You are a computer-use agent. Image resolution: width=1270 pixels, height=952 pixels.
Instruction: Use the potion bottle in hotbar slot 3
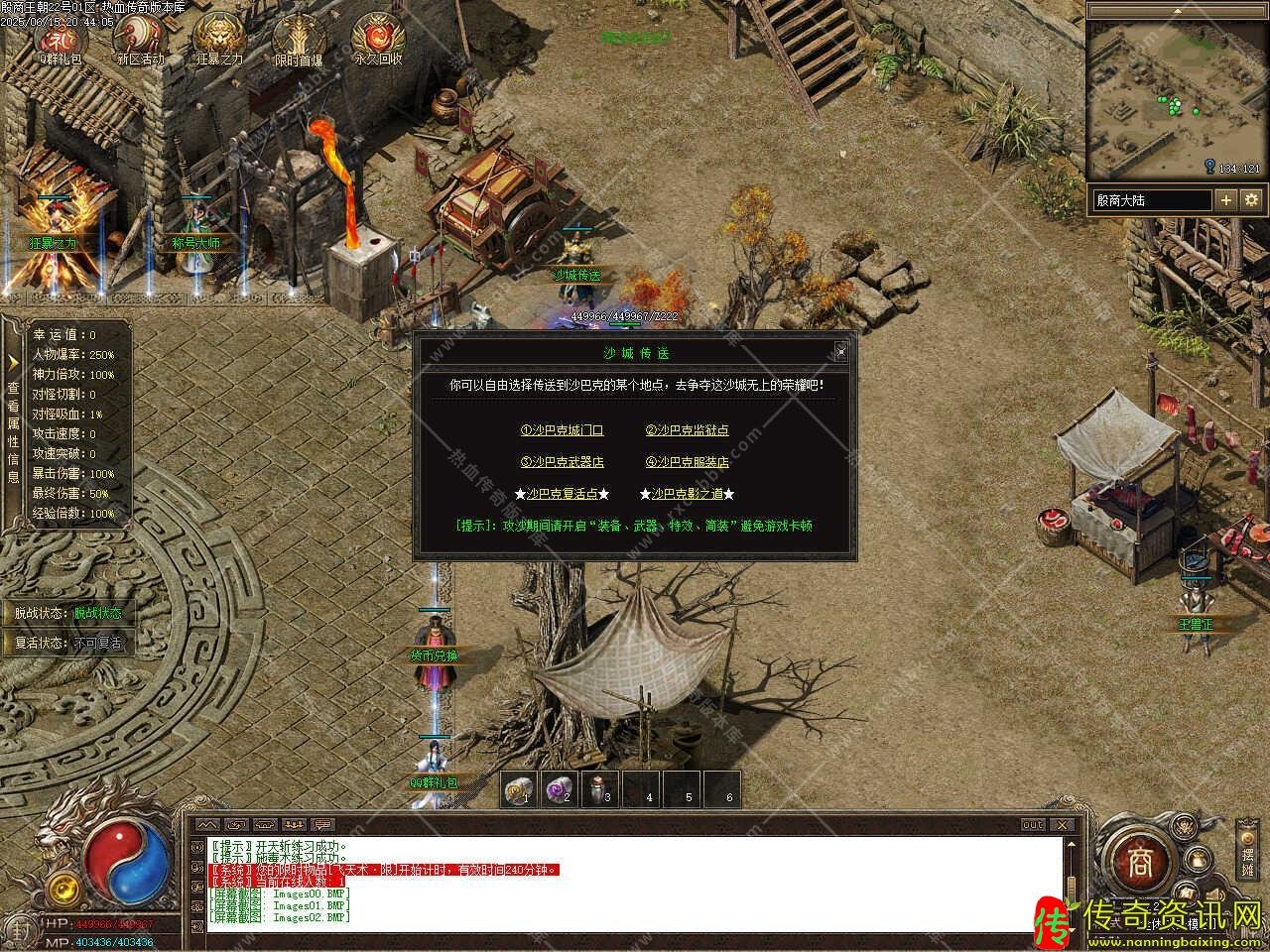coord(599,789)
